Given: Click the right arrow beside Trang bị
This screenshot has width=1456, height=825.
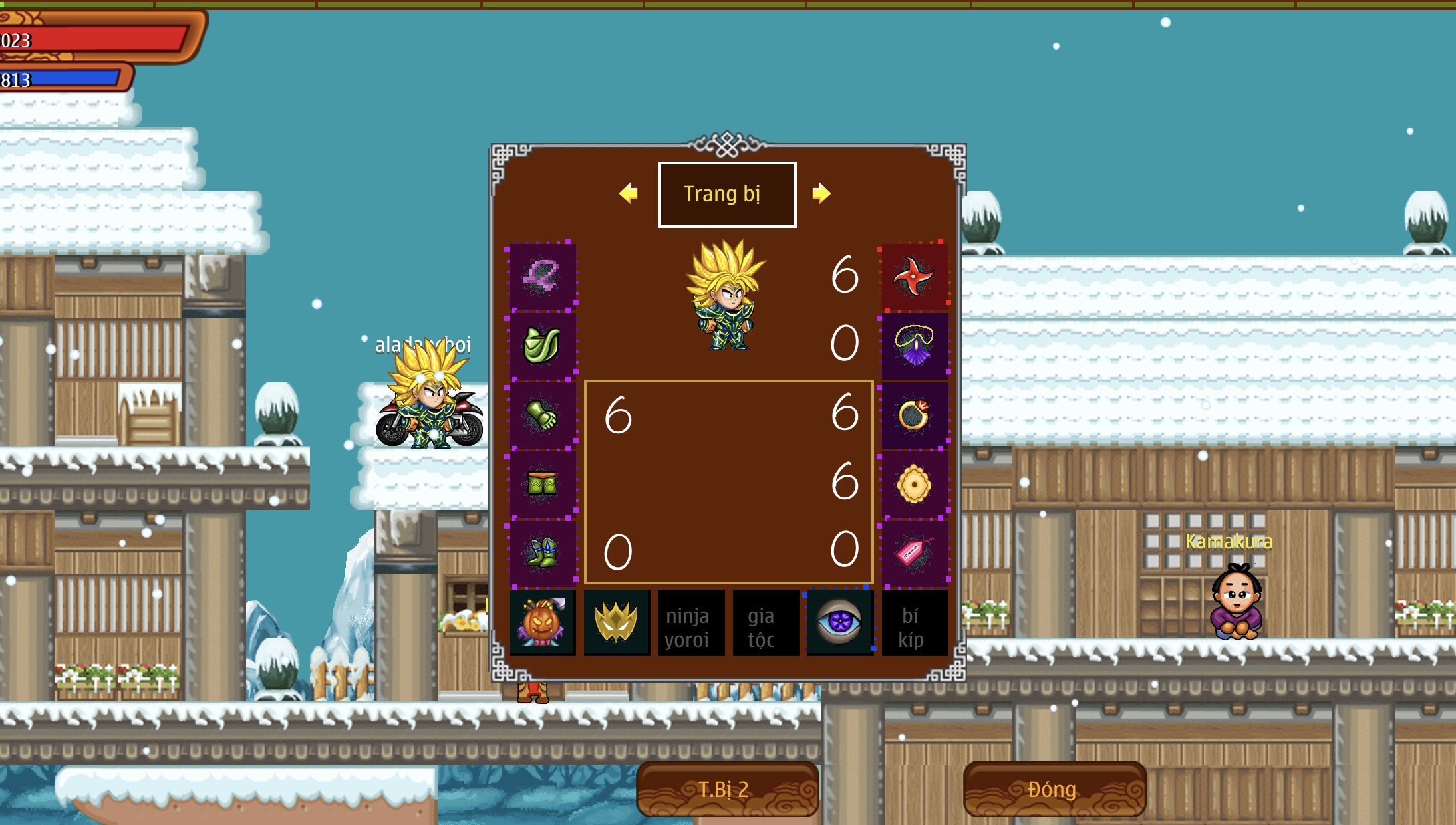Looking at the screenshot, I should coord(823,193).
